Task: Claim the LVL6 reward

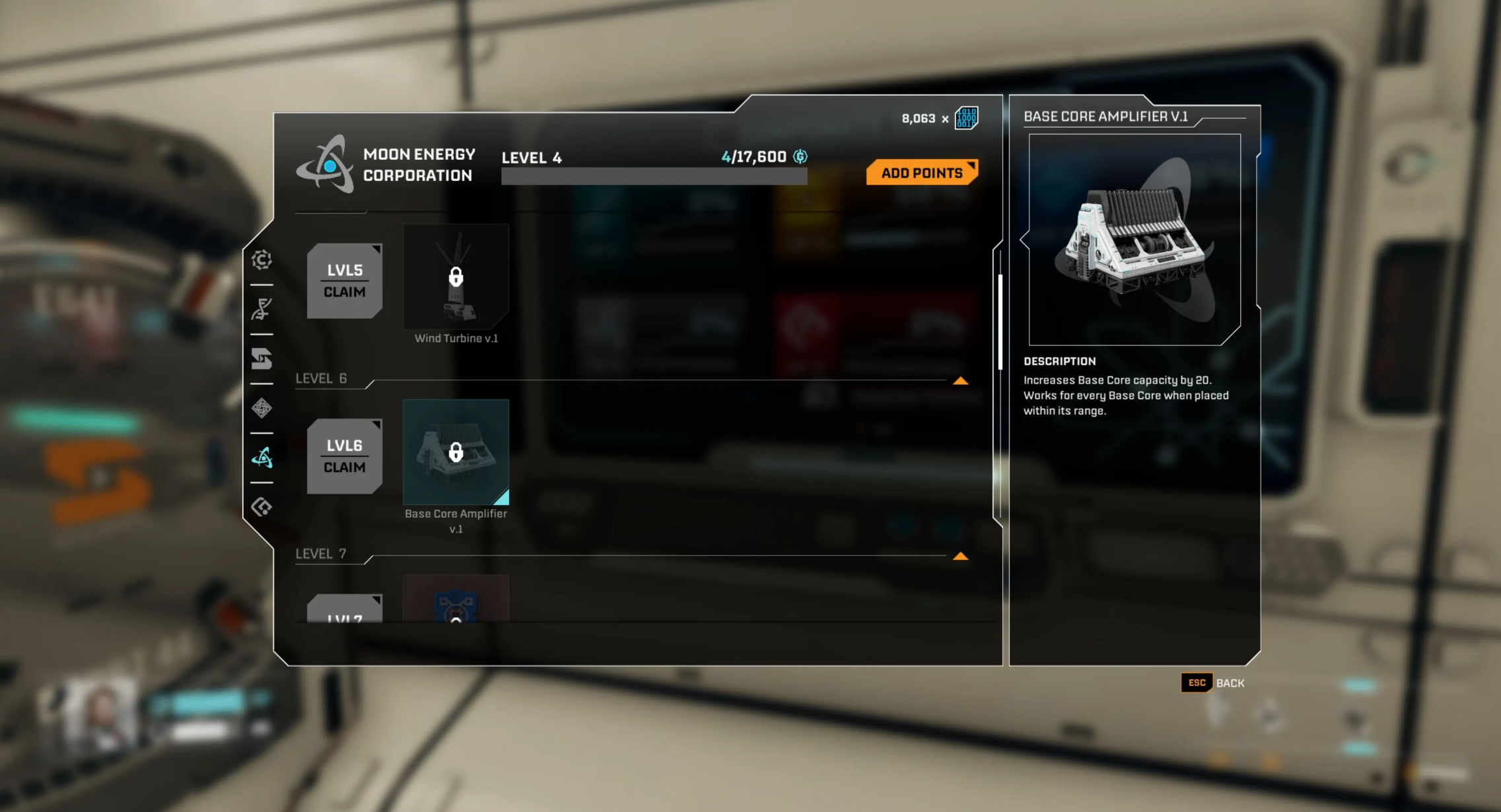Action: 344,456
